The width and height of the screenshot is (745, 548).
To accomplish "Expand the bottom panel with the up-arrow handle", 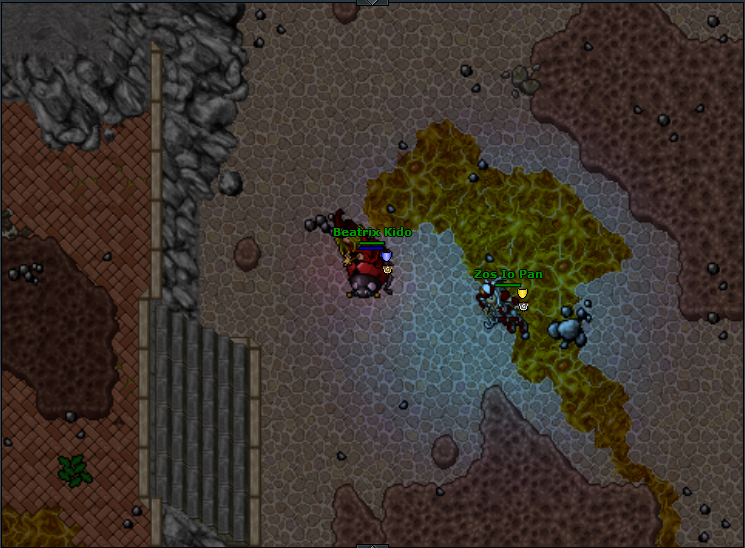I will (372, 545).
